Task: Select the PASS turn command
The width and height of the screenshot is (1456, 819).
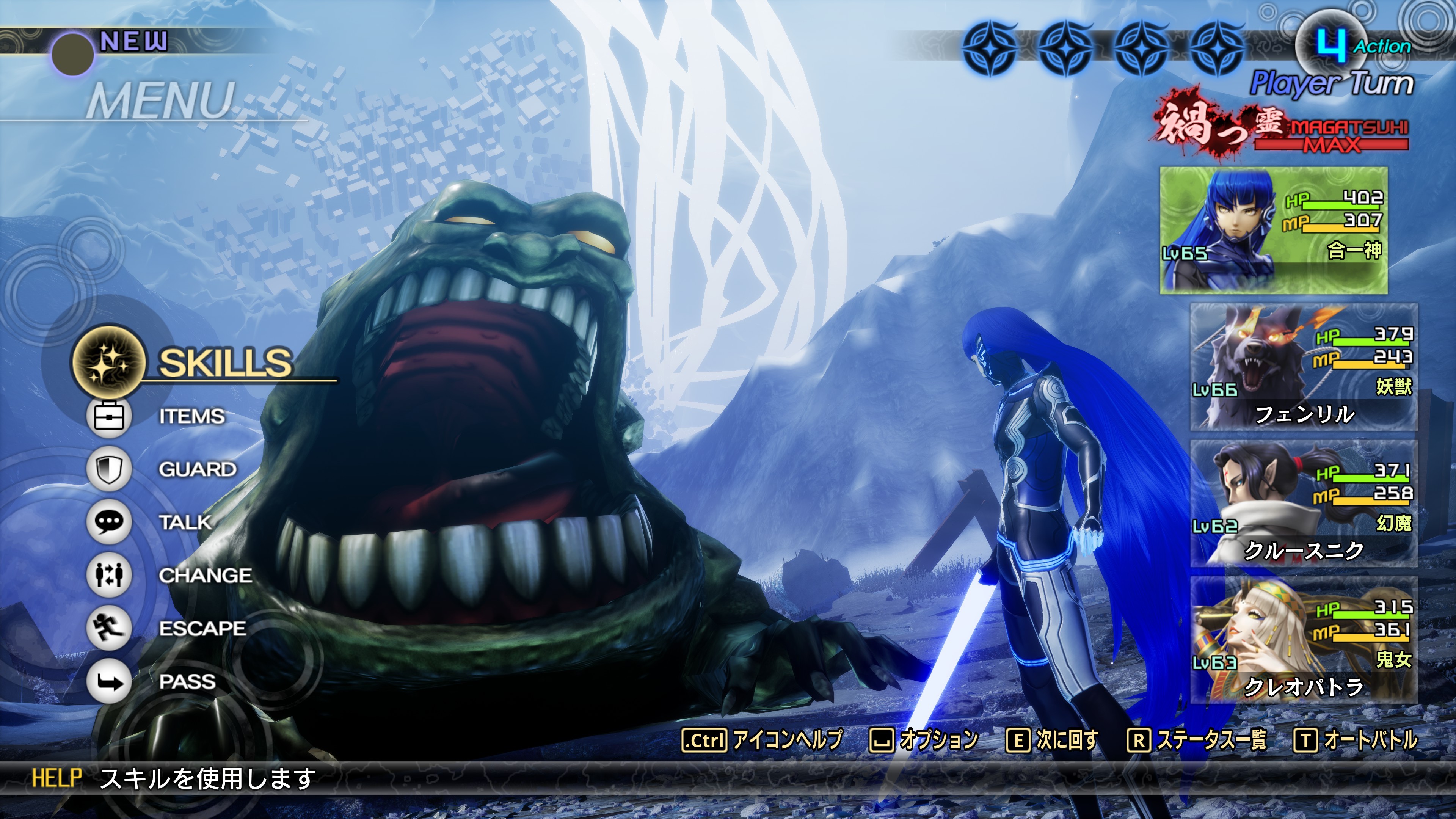Action: tap(187, 682)
